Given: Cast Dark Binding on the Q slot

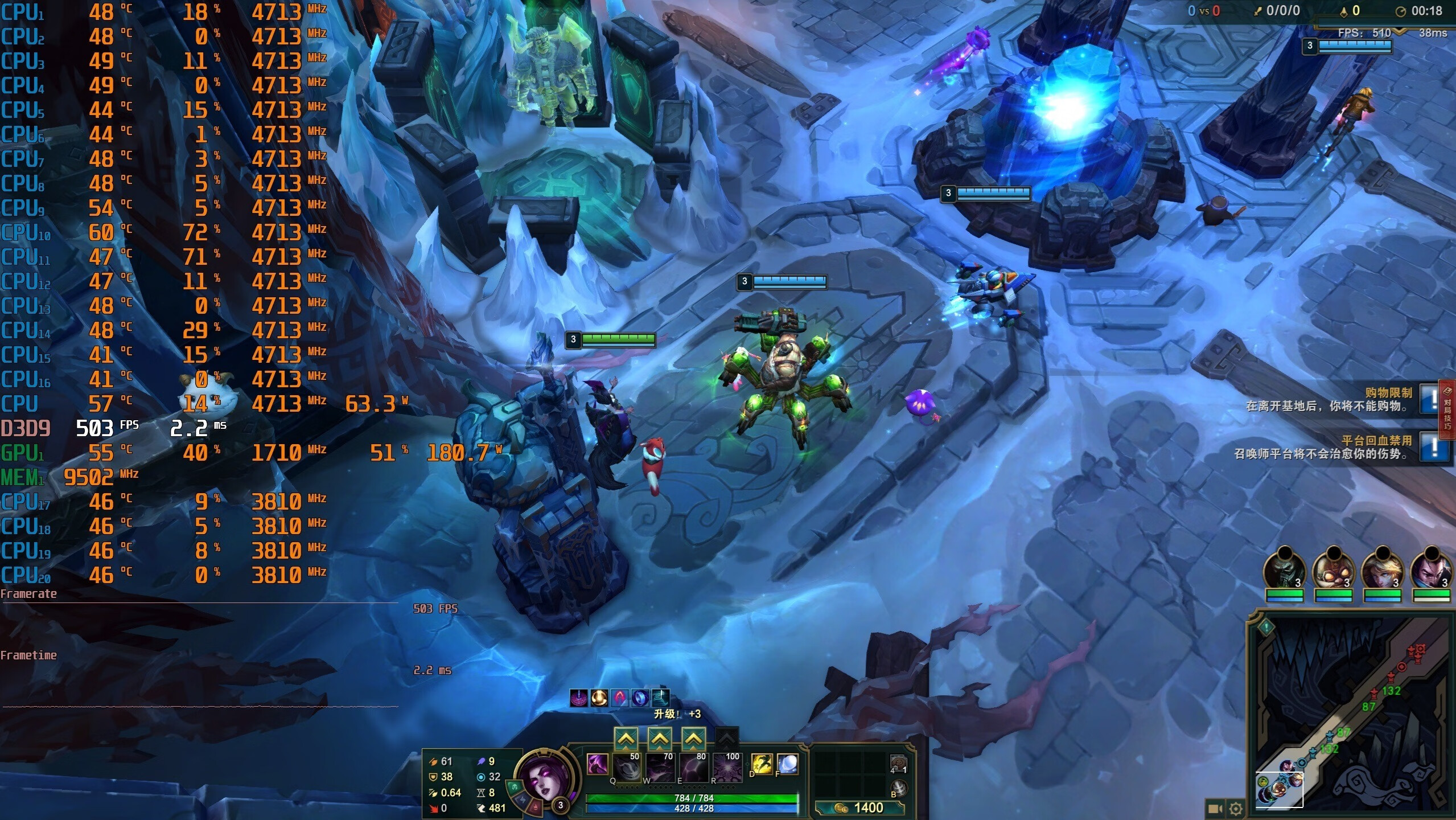Looking at the screenshot, I should point(627,766).
